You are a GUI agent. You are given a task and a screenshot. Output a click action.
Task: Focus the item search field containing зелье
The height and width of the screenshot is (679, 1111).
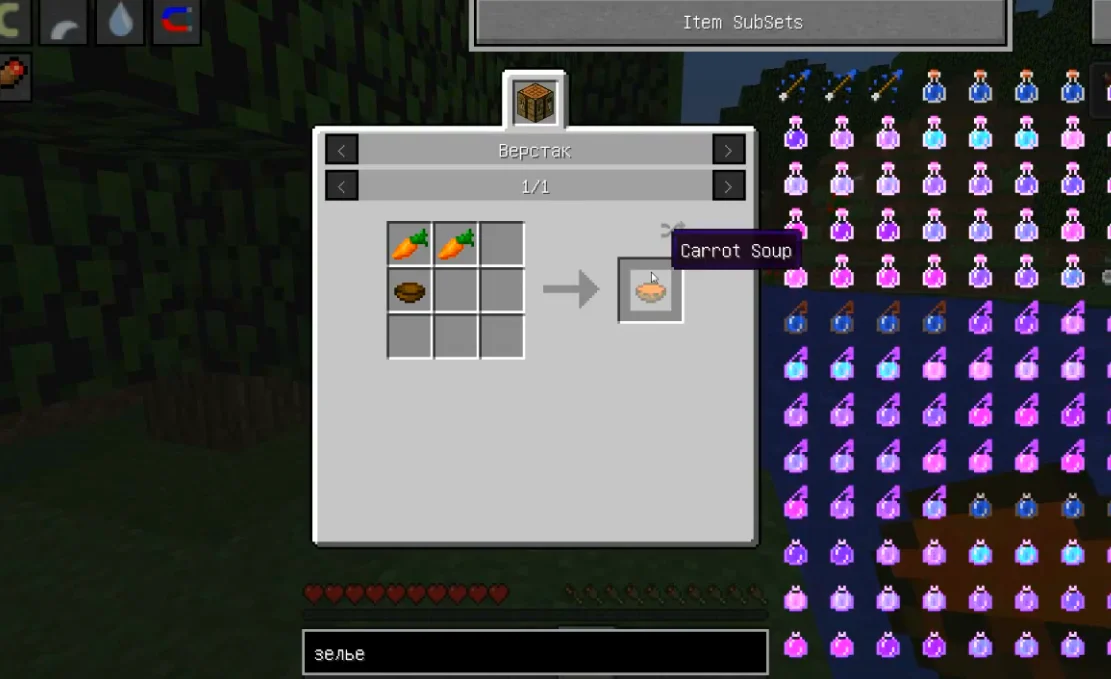point(535,654)
